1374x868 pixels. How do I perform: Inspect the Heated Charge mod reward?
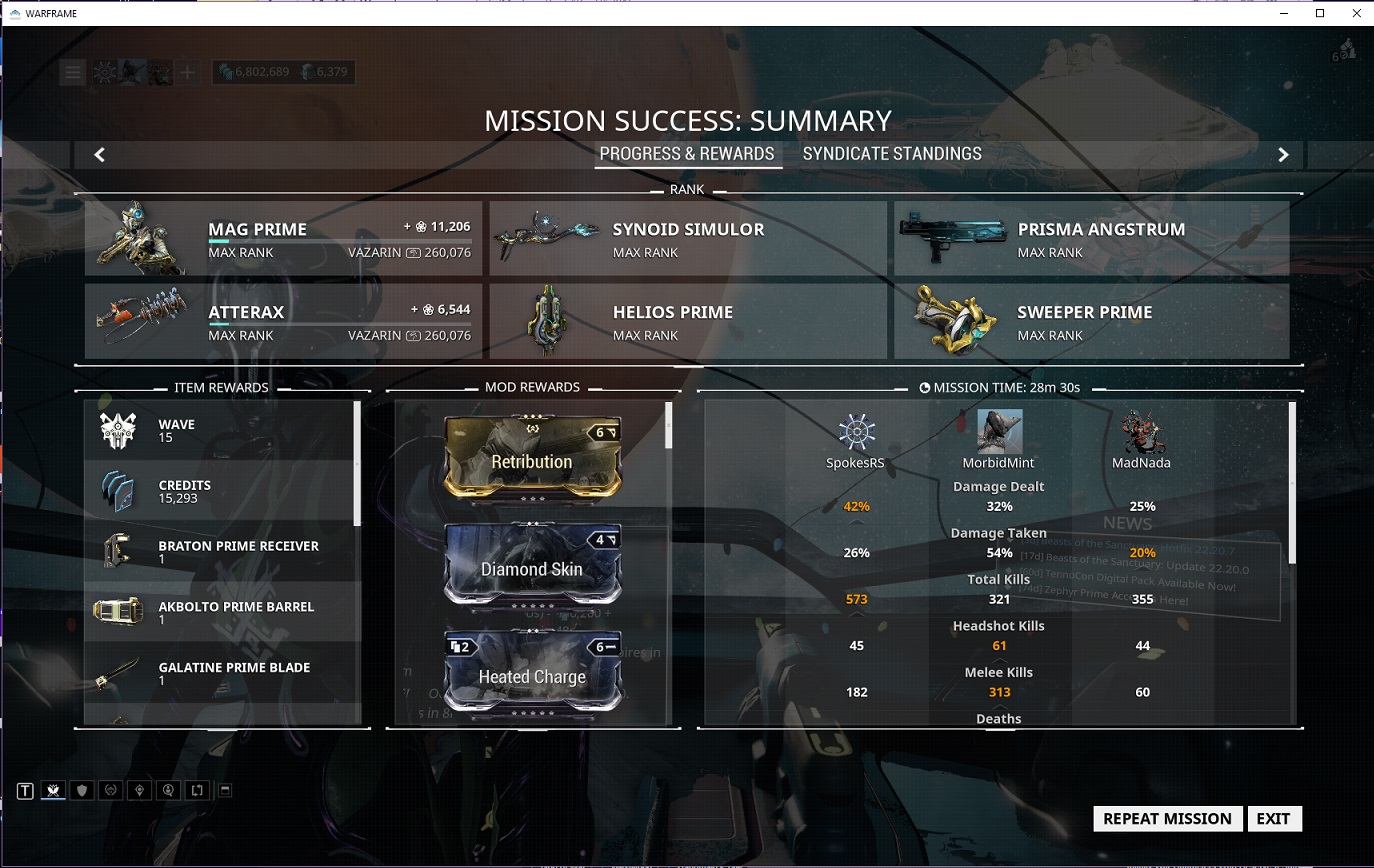click(532, 674)
